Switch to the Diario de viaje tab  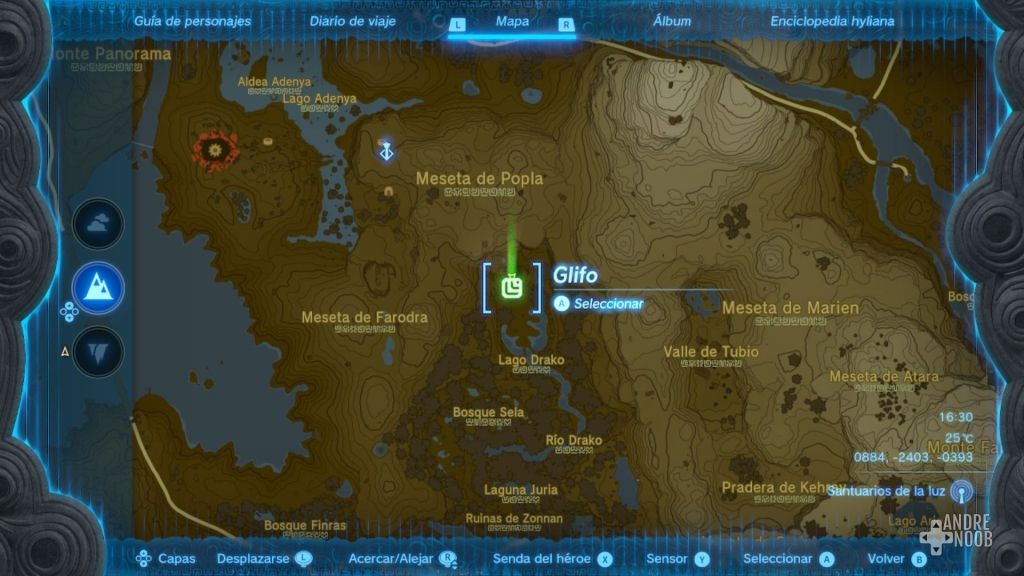point(352,21)
